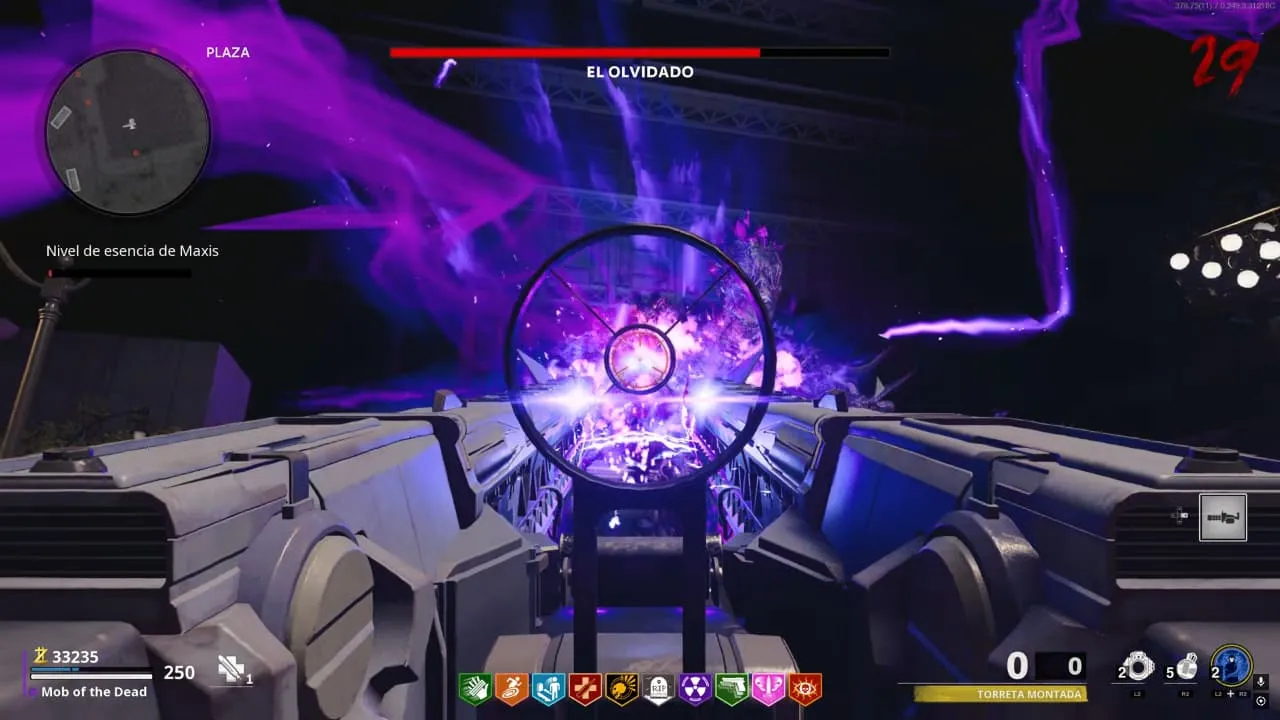Select the red skull-eye Death Perception perk
This screenshot has height=720, width=1280.
point(804,689)
